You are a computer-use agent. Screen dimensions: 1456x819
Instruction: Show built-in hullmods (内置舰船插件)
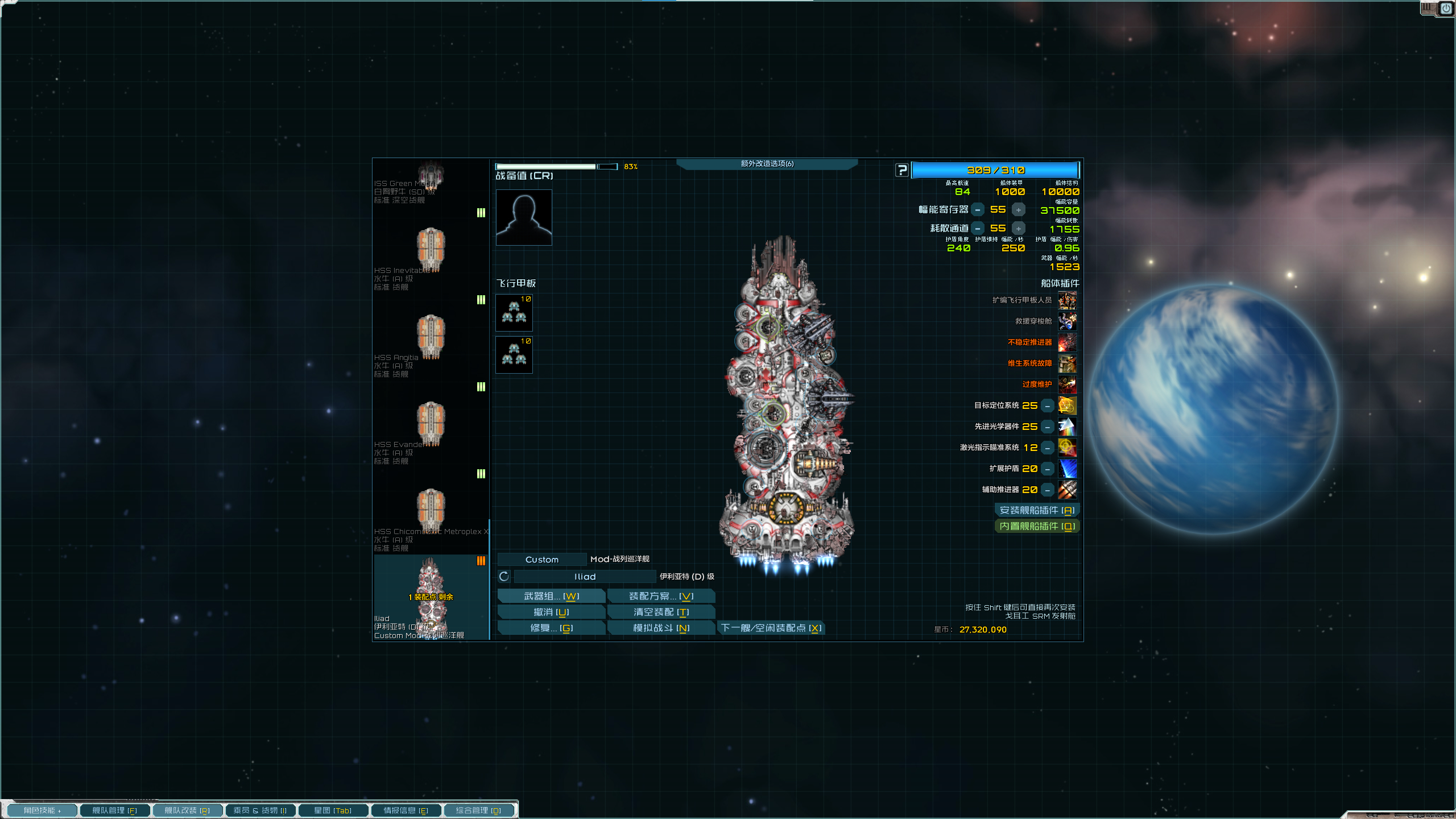click(x=1037, y=527)
